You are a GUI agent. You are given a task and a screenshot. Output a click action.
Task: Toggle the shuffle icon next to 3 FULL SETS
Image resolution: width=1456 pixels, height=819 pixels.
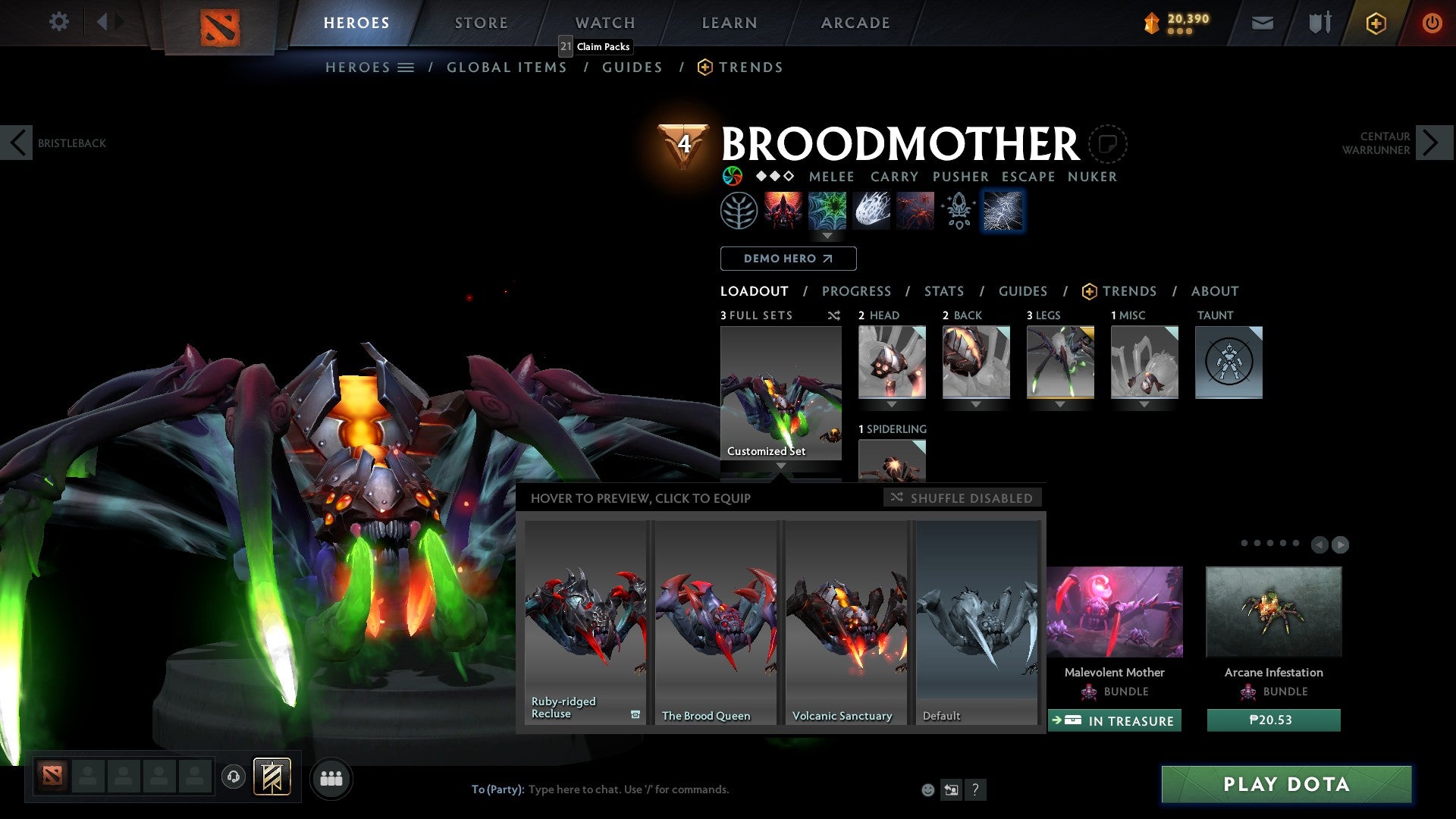click(833, 315)
